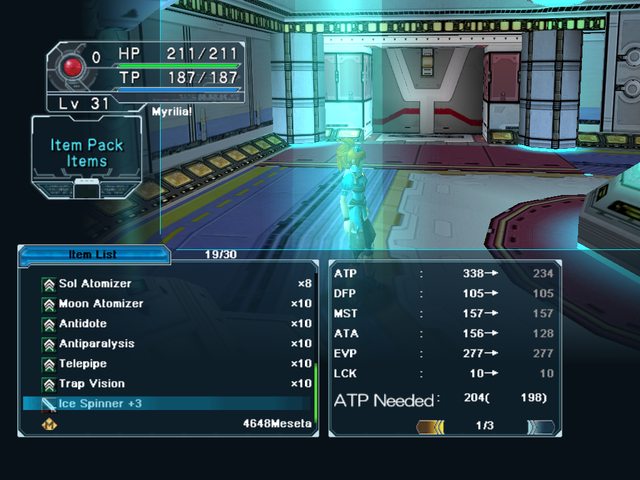Open the Item Pack Items panel

coord(87,153)
